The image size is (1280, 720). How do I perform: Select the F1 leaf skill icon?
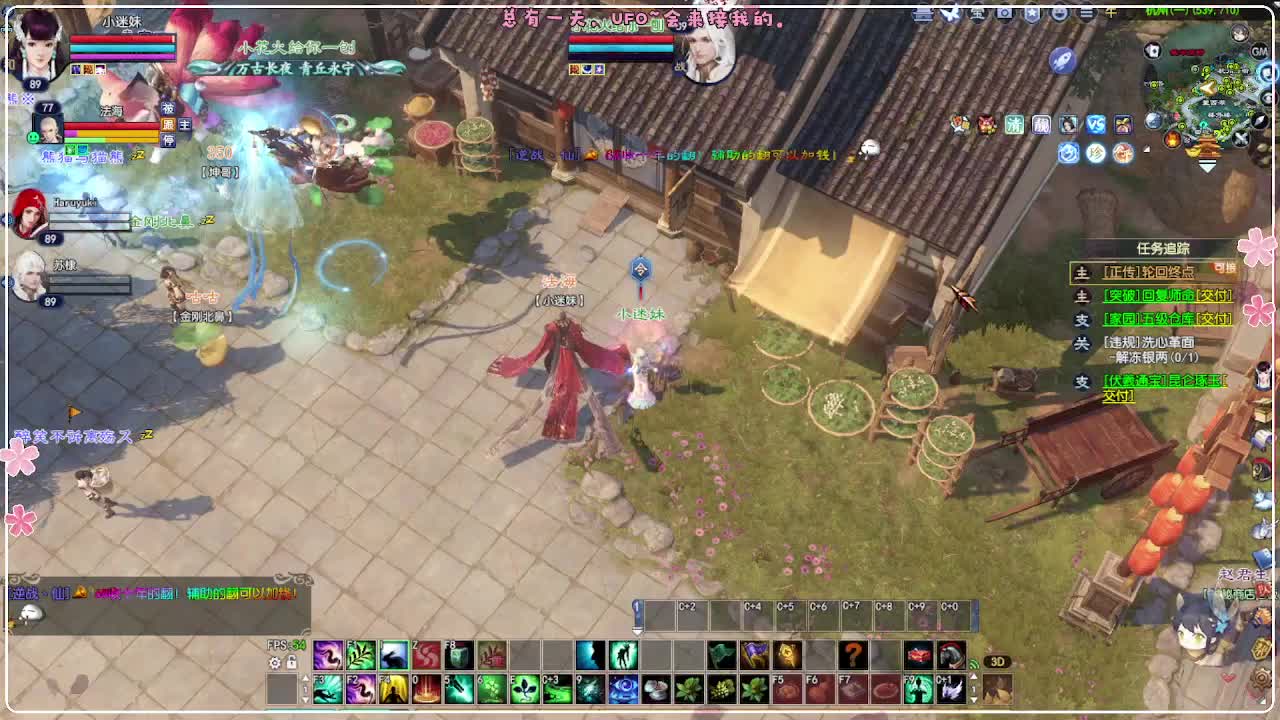point(360,656)
